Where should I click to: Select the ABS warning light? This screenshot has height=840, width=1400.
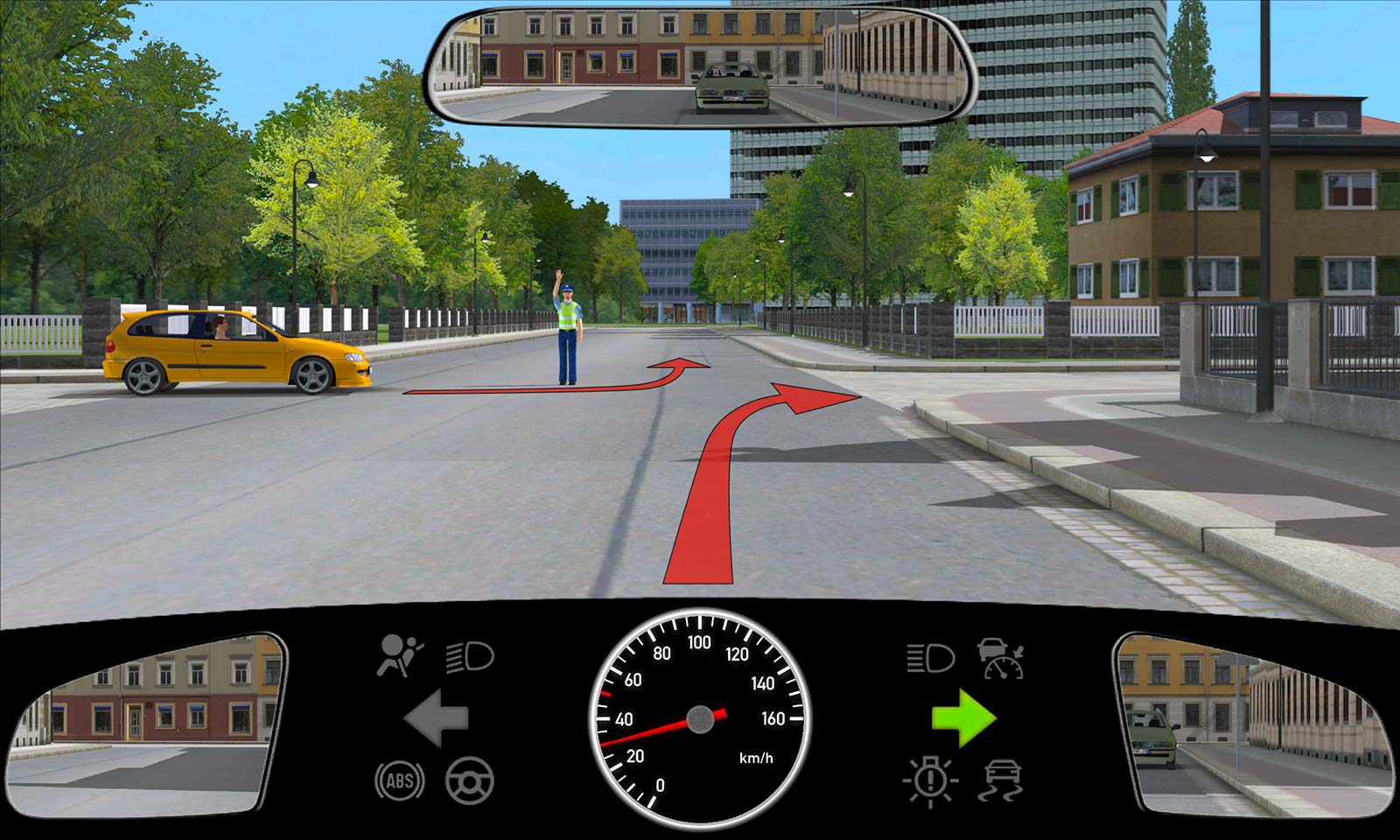click(400, 780)
